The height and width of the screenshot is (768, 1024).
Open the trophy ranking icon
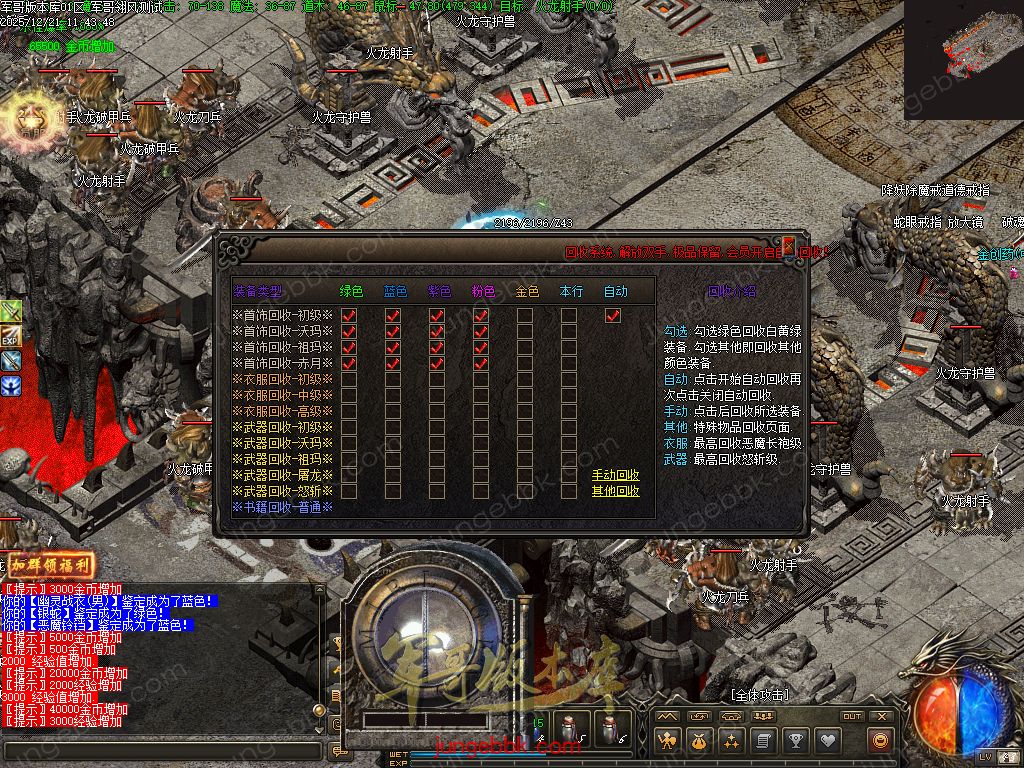pos(796,741)
